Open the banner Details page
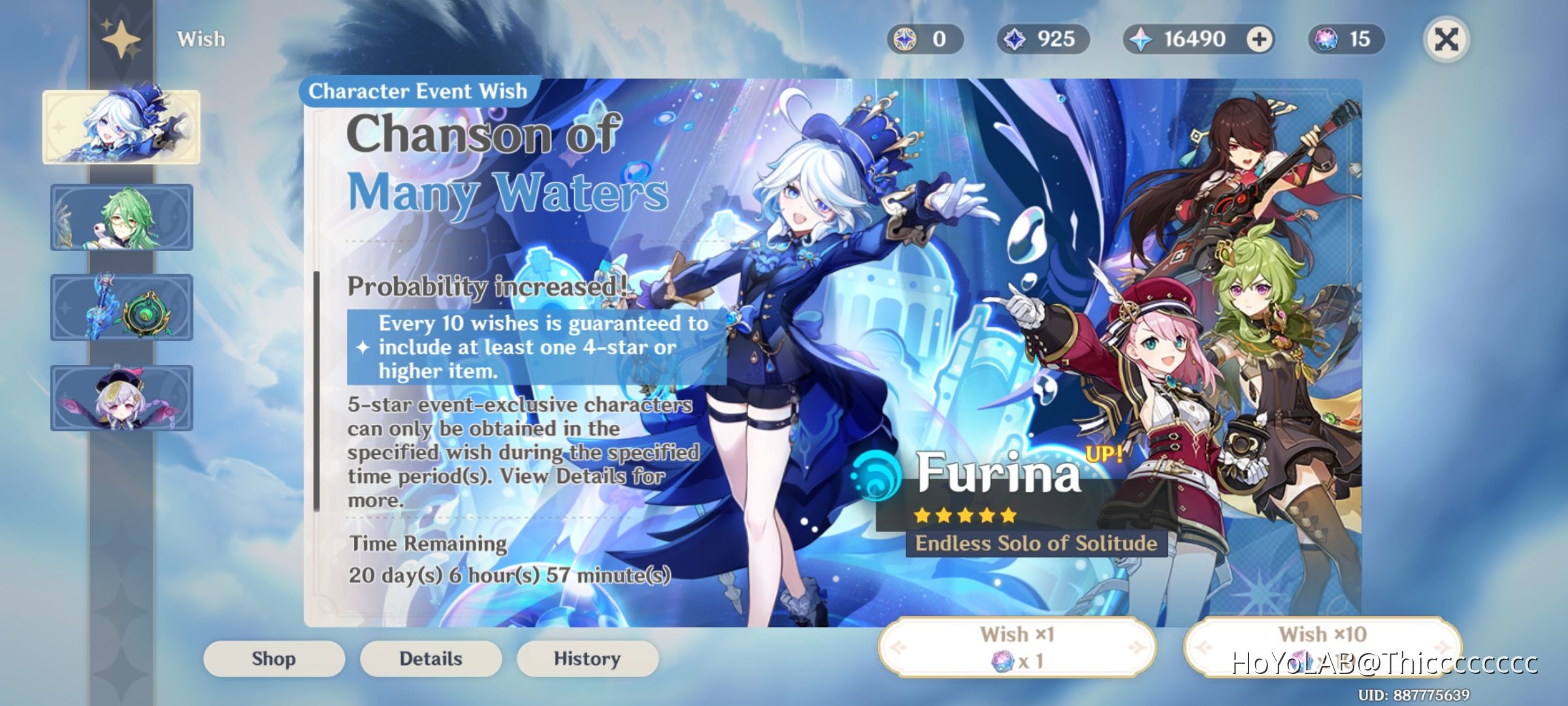1568x706 pixels. [430, 658]
